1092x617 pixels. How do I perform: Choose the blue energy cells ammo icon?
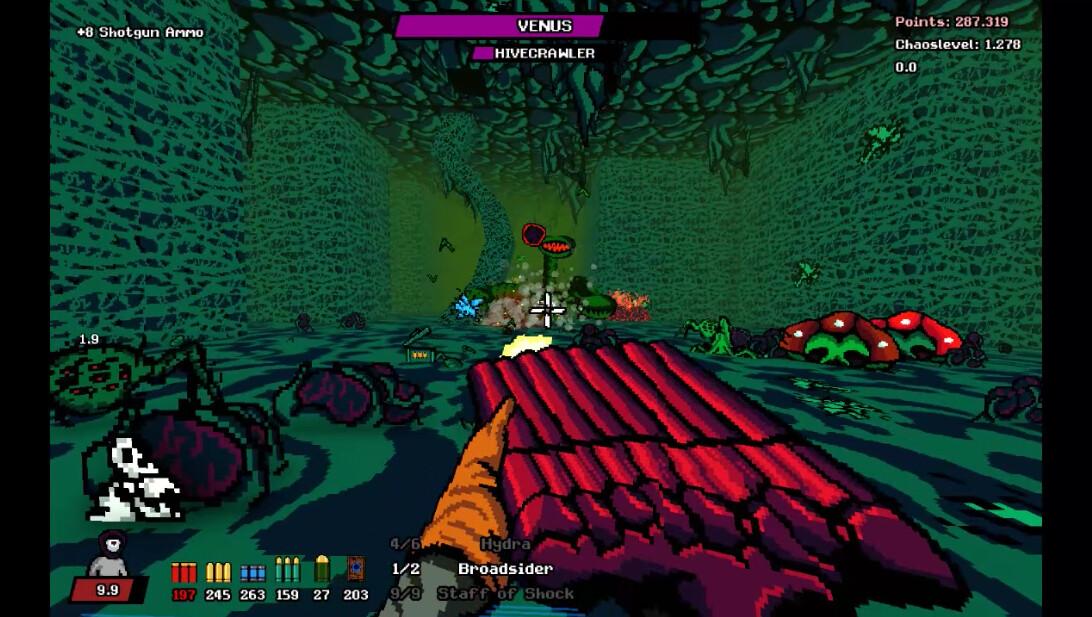click(x=252, y=573)
